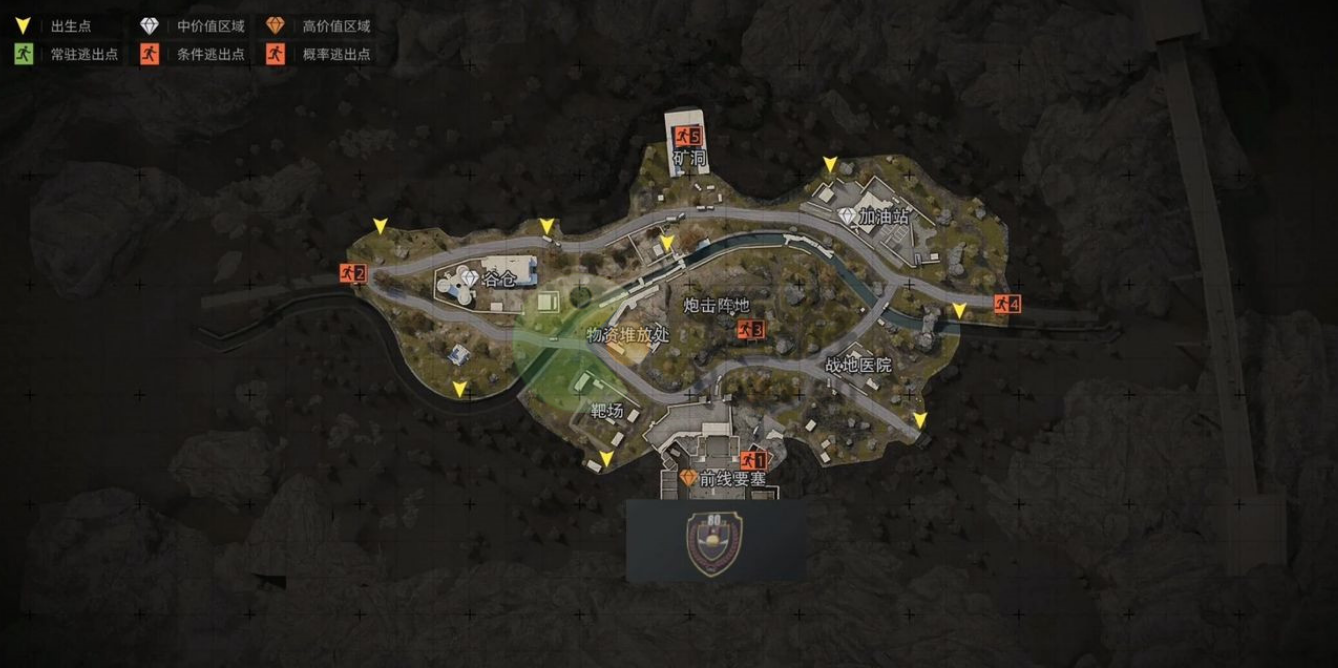Click extraction point marker 2
Viewport: 1338px width, 668px height.
pos(352,273)
